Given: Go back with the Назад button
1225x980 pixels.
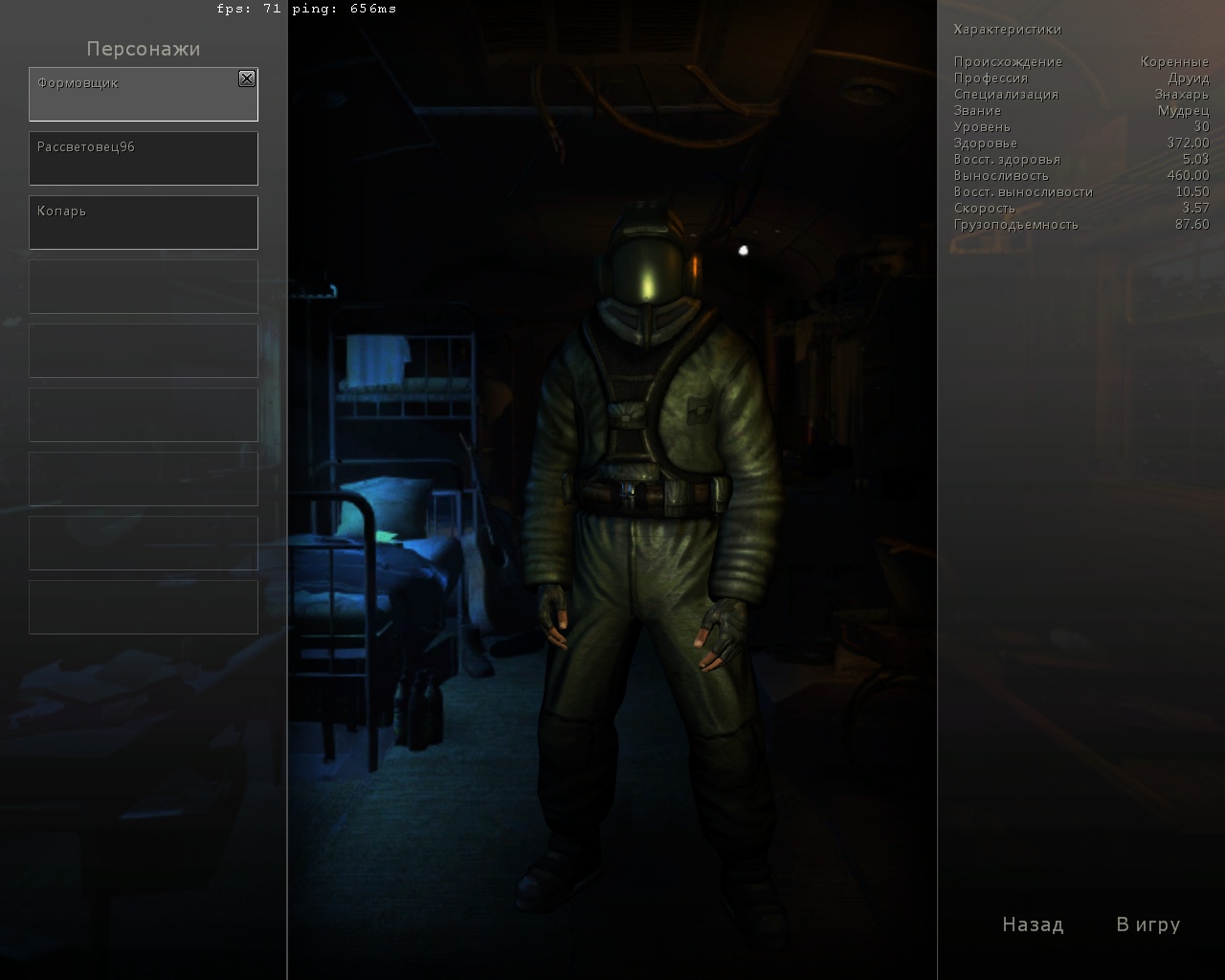Looking at the screenshot, I should (x=1033, y=924).
